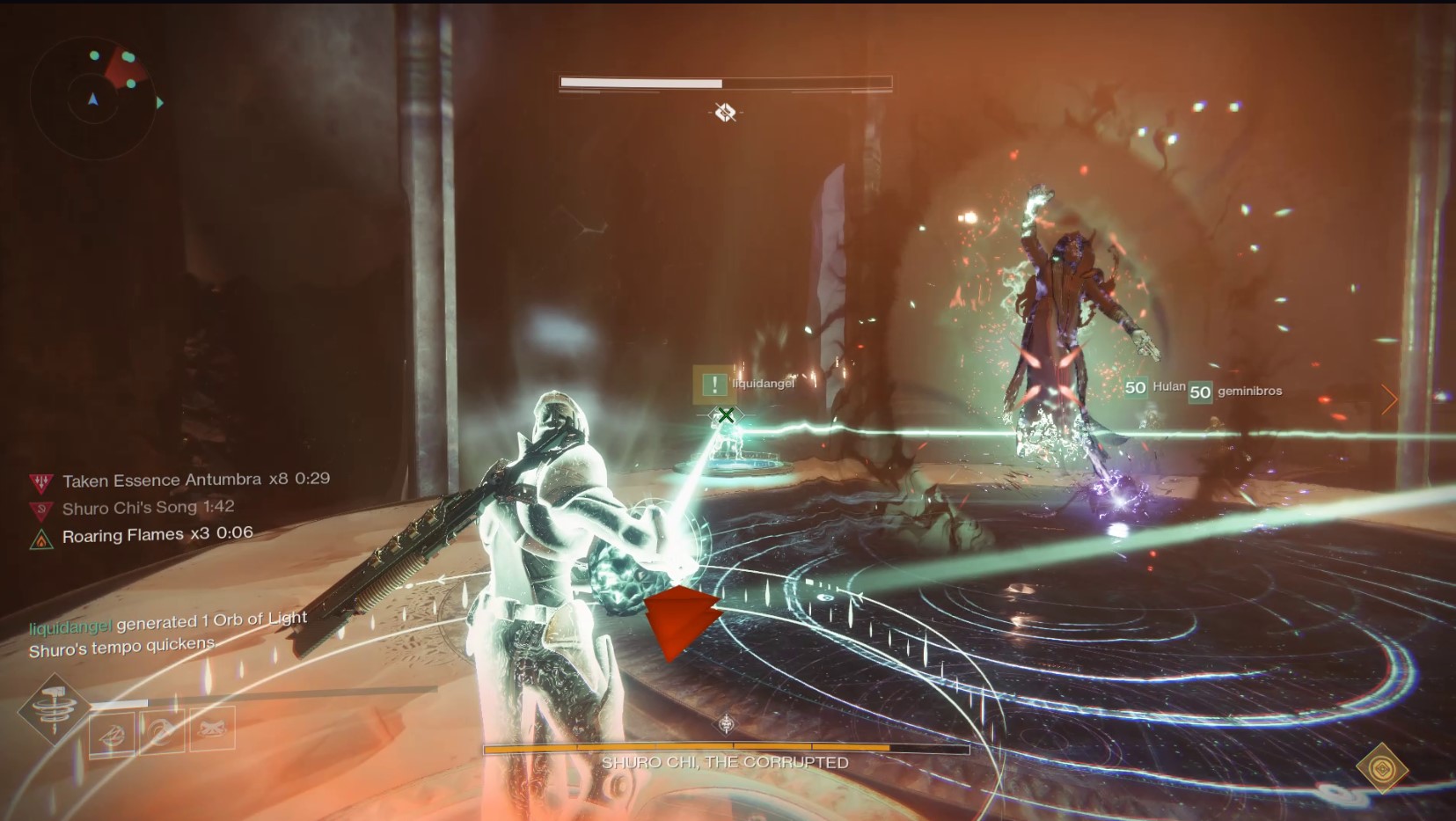The image size is (1456, 821).
Task: Select liquidangel's player nameplate
Action: coord(762,384)
